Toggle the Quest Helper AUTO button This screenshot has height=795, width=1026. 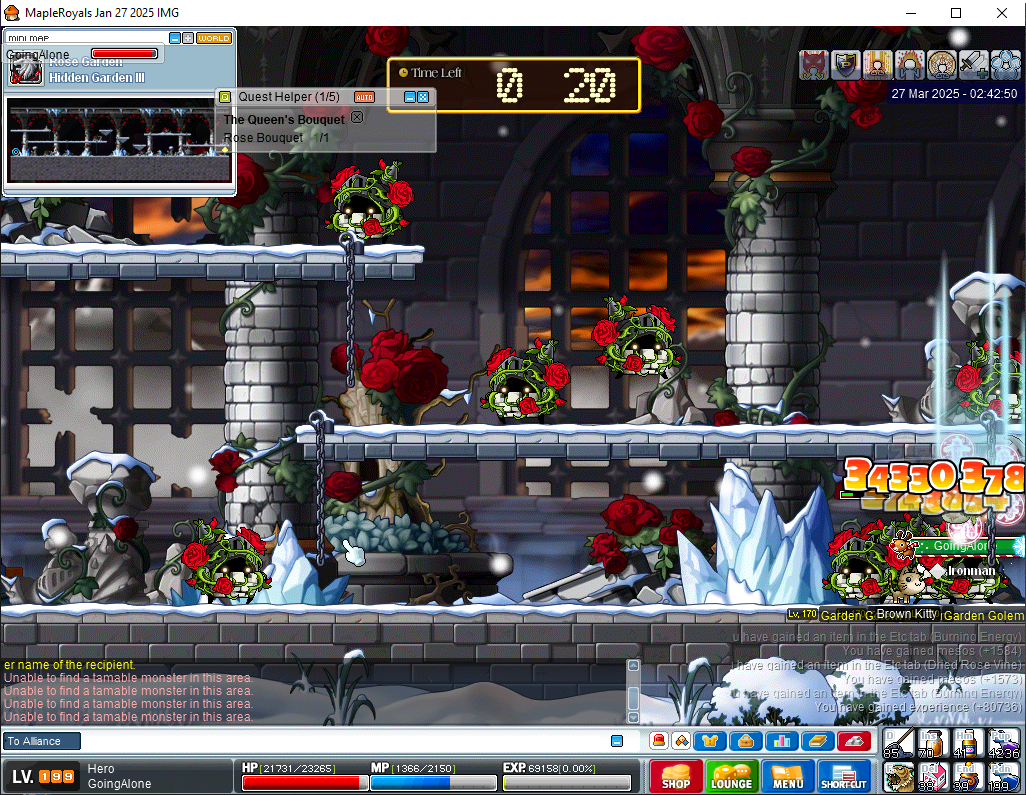pos(364,97)
